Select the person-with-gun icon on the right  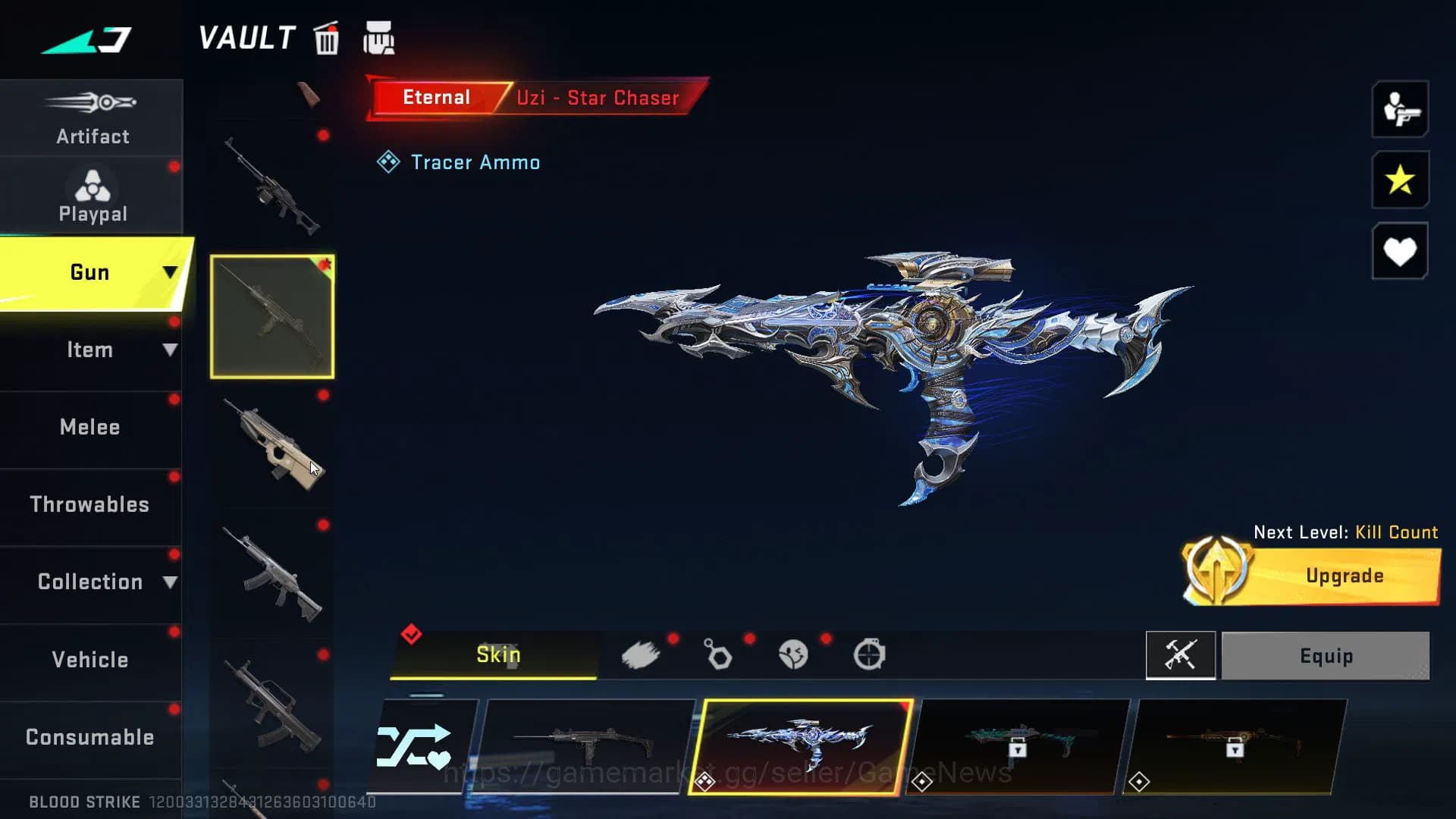(x=1399, y=110)
